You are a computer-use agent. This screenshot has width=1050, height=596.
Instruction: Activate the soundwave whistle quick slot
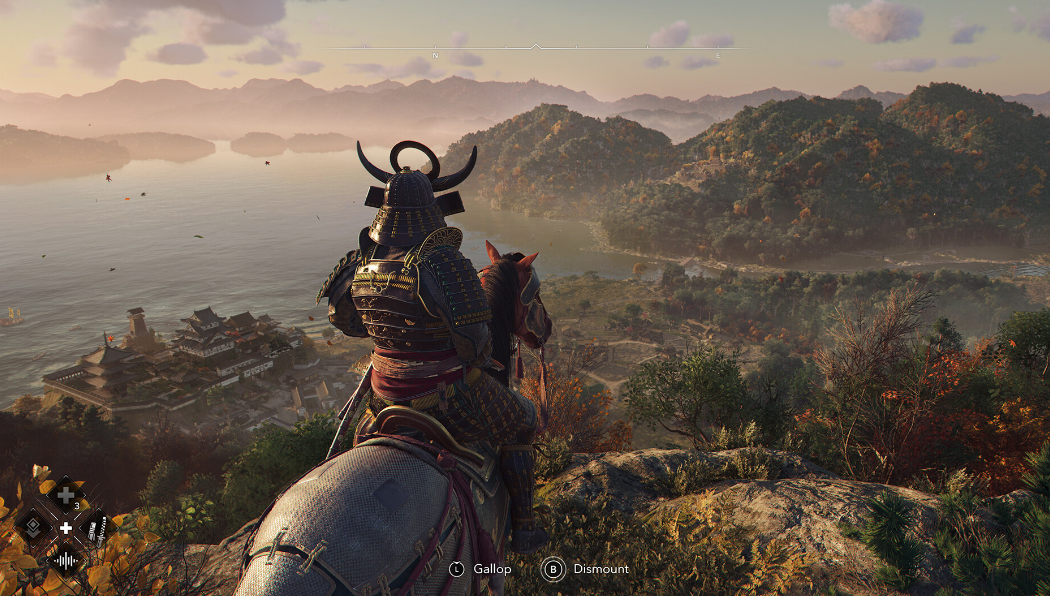(x=65, y=560)
